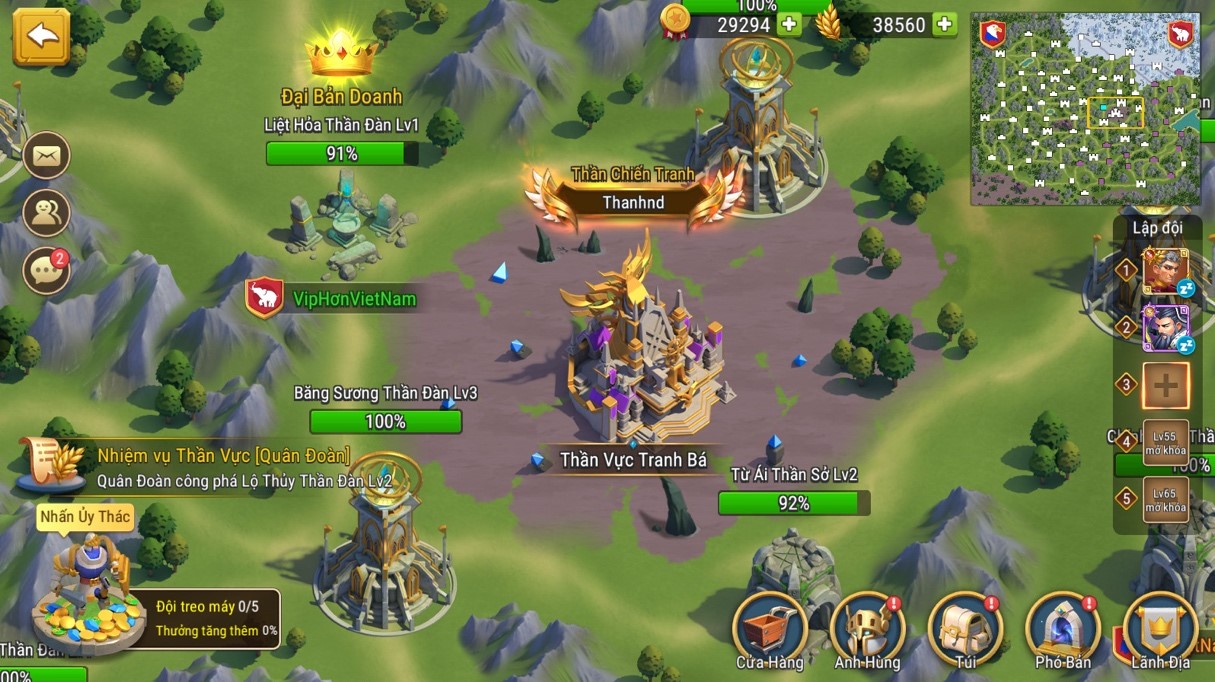Open the Phó Bản dungeon menu
Image resolution: width=1215 pixels, height=682 pixels.
[1062, 630]
